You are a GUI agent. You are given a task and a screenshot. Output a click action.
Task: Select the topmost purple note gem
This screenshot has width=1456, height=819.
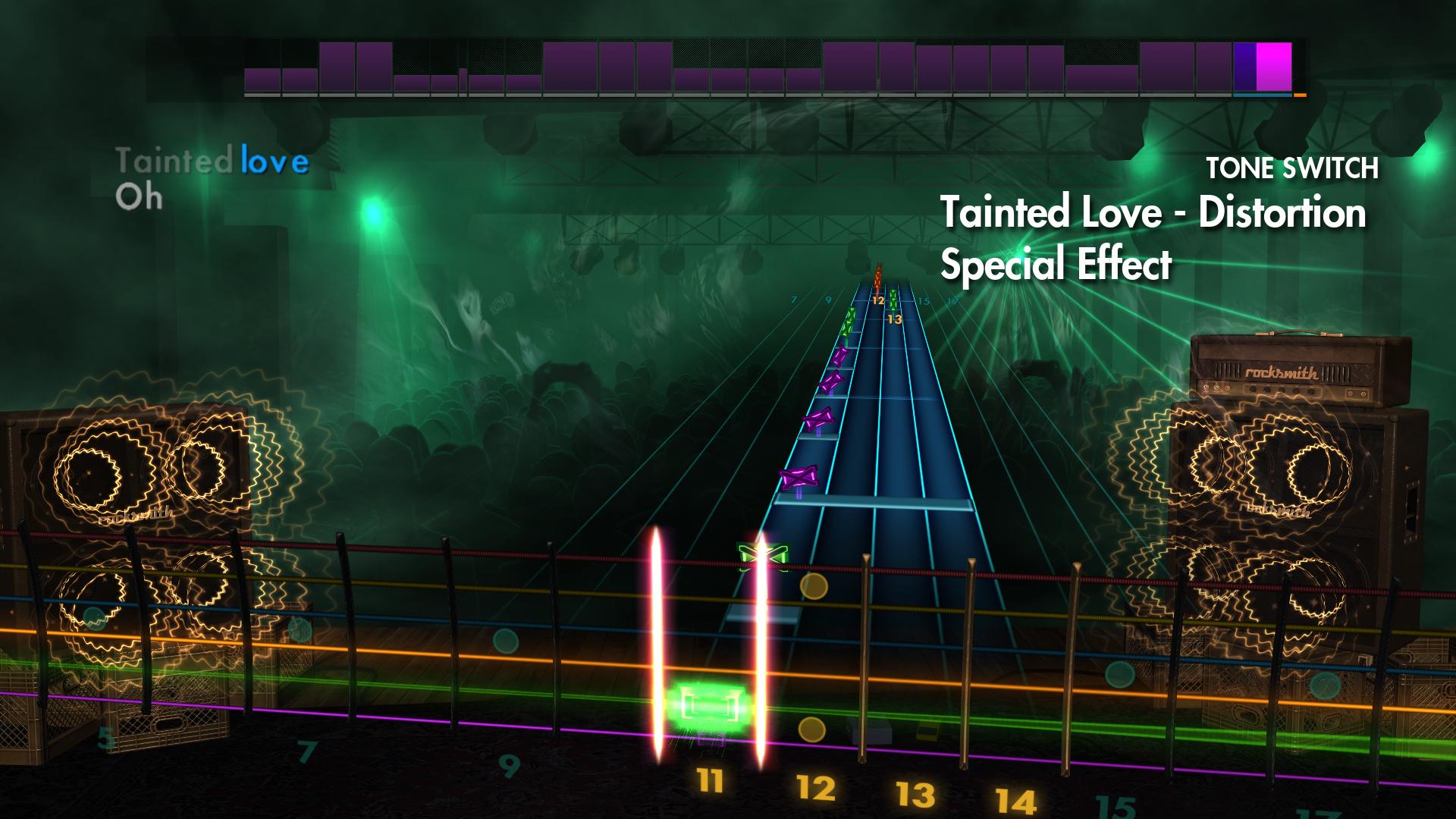[840, 355]
